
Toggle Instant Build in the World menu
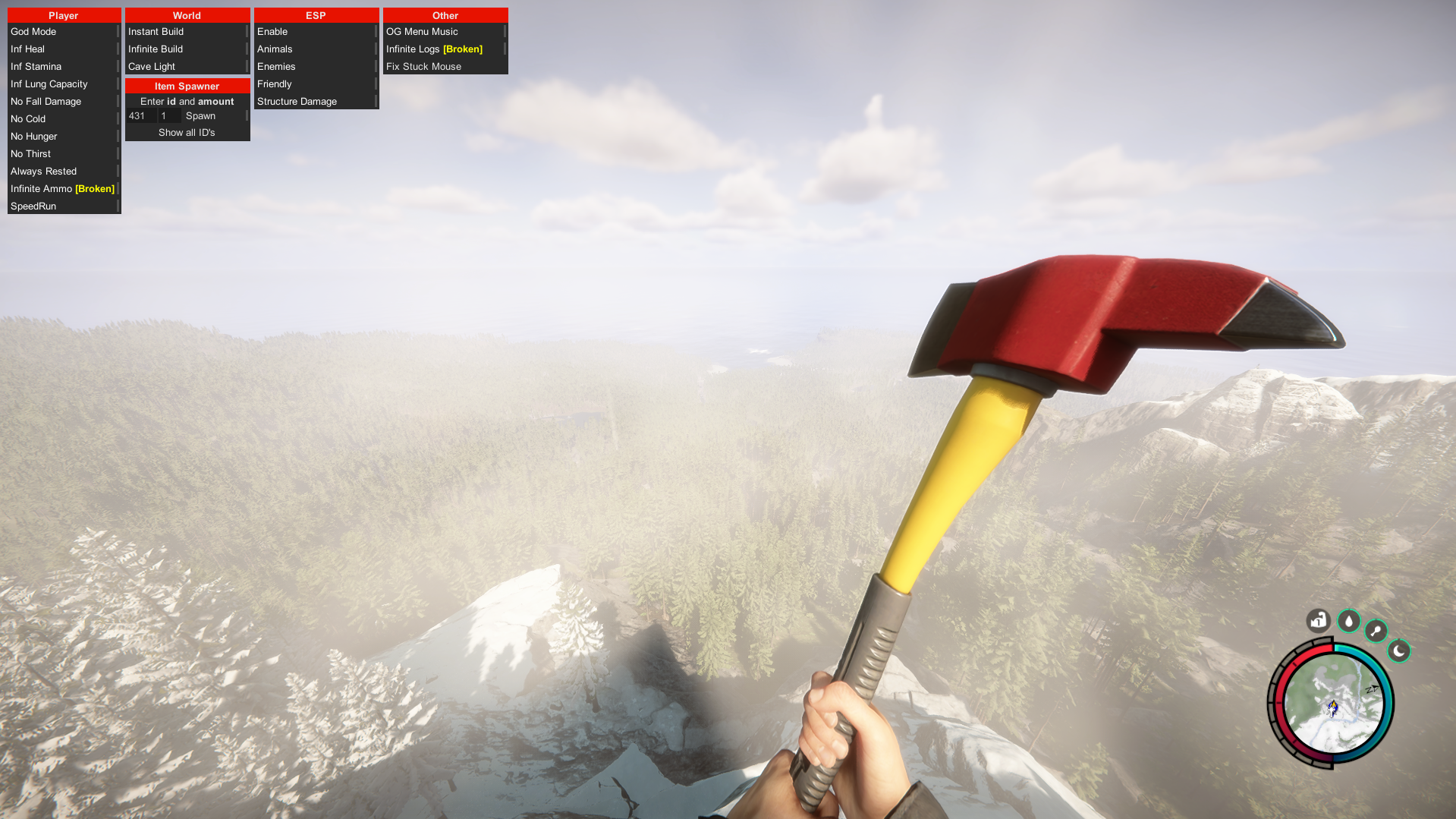156,31
